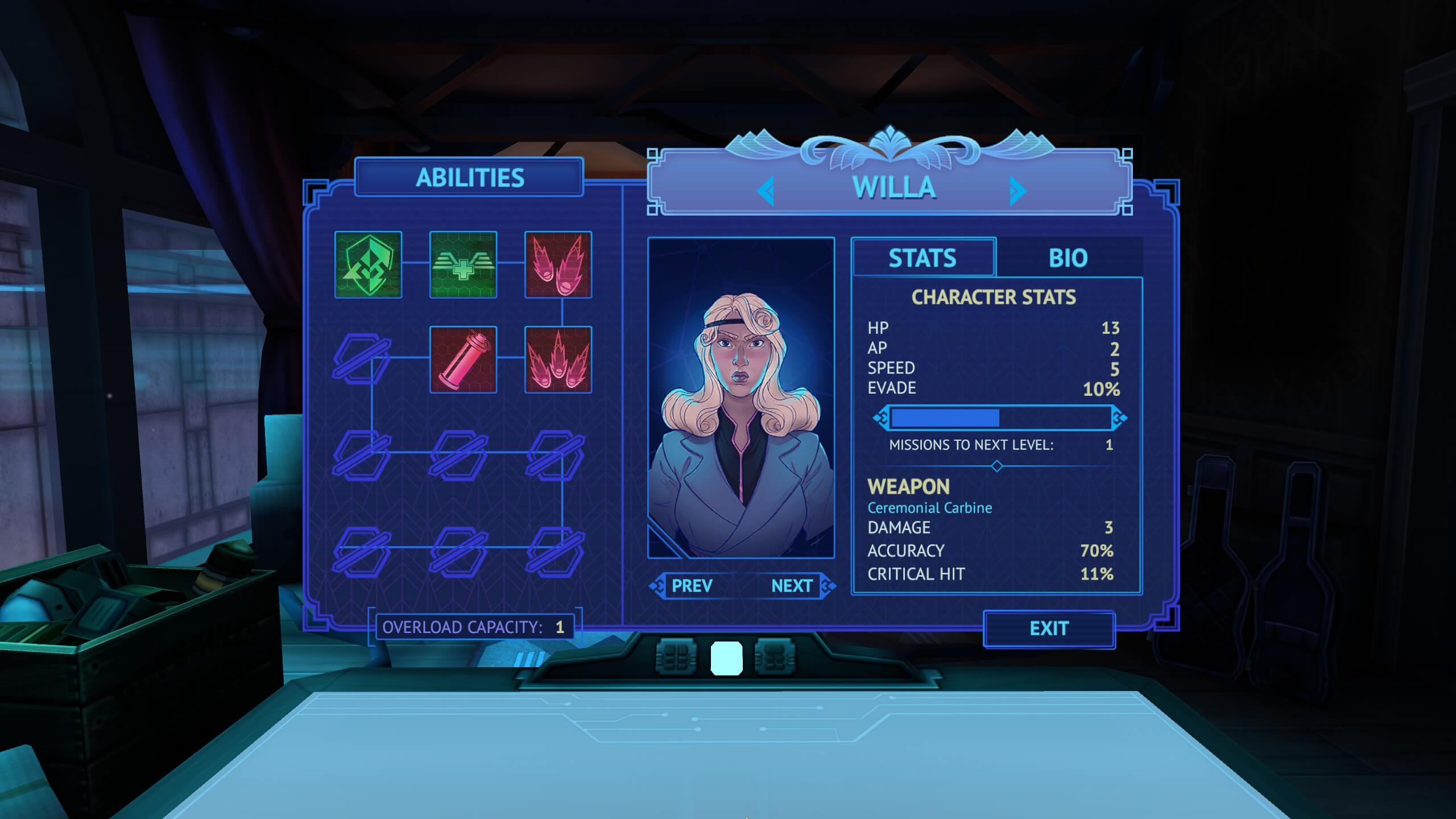The height and width of the screenshot is (819, 1456).
Task: Go to the PREV portrait
Action: click(x=692, y=586)
